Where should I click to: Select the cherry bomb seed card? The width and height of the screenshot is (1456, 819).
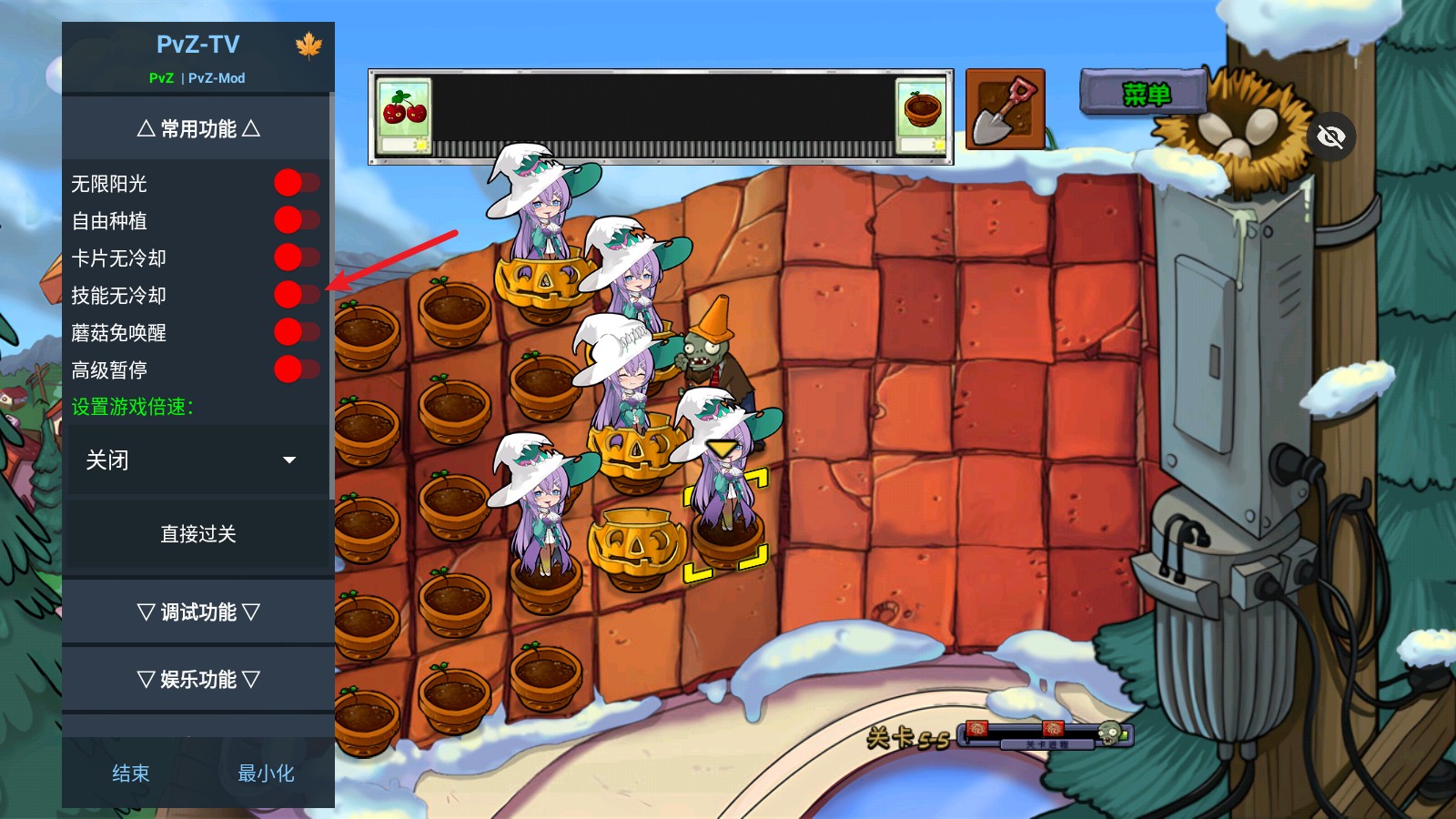[405, 116]
